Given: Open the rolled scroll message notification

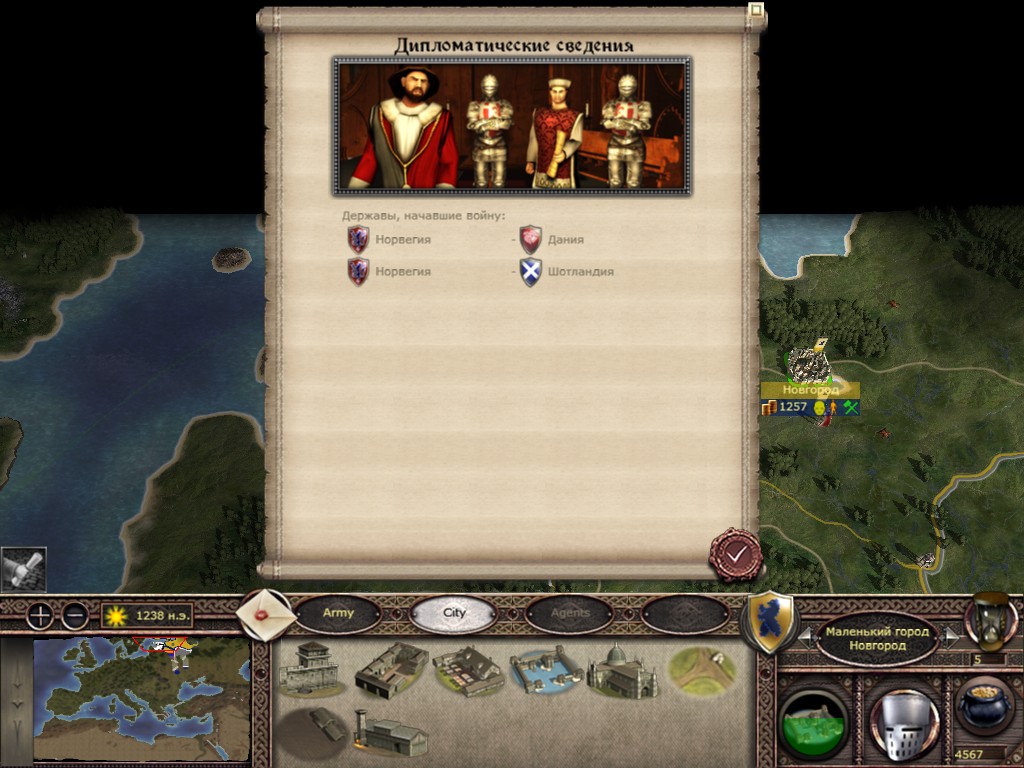Looking at the screenshot, I should [23, 570].
